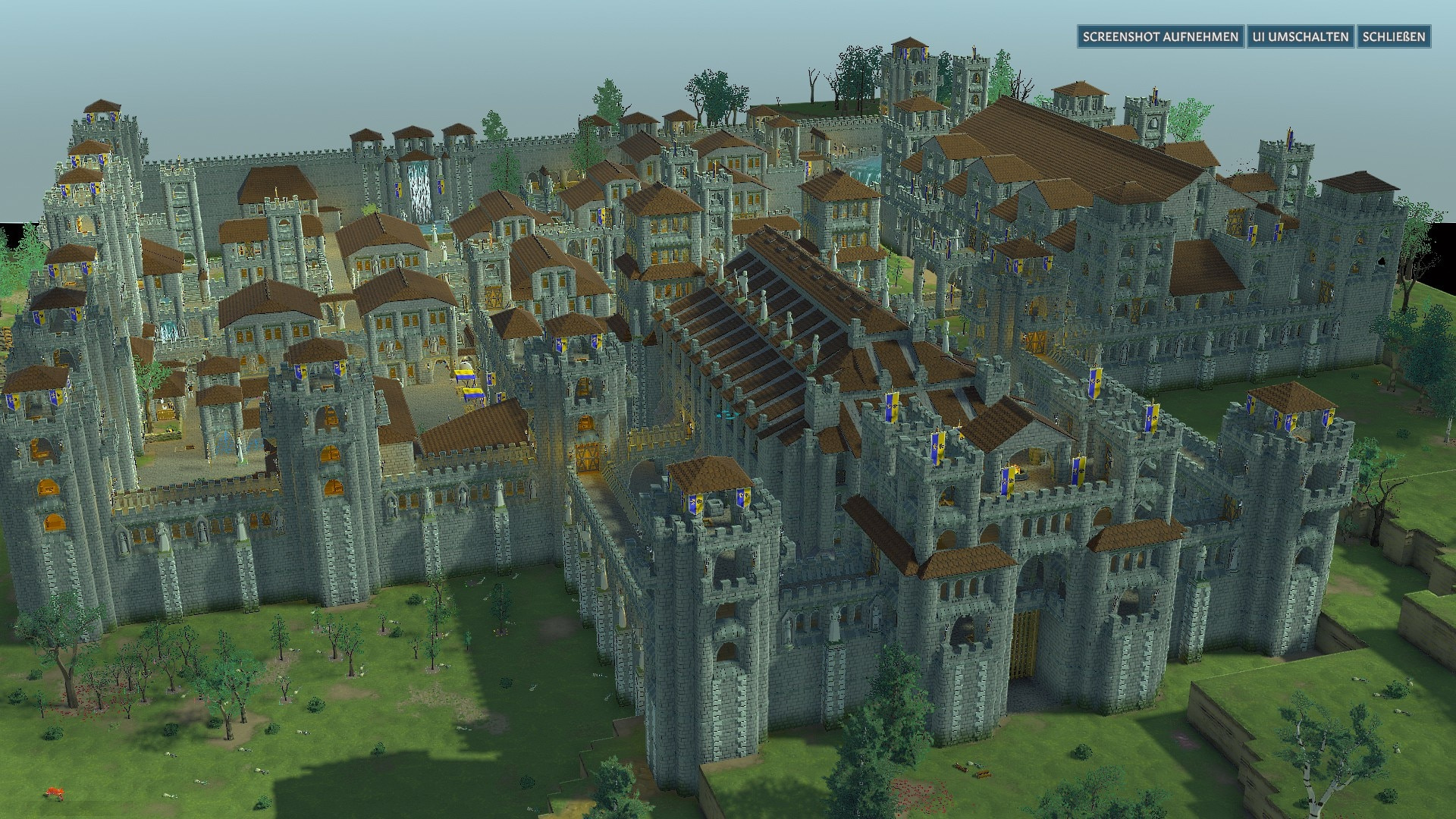The width and height of the screenshot is (1456, 819).
Task: Close photo mode with Schließen
Action: tap(1393, 36)
